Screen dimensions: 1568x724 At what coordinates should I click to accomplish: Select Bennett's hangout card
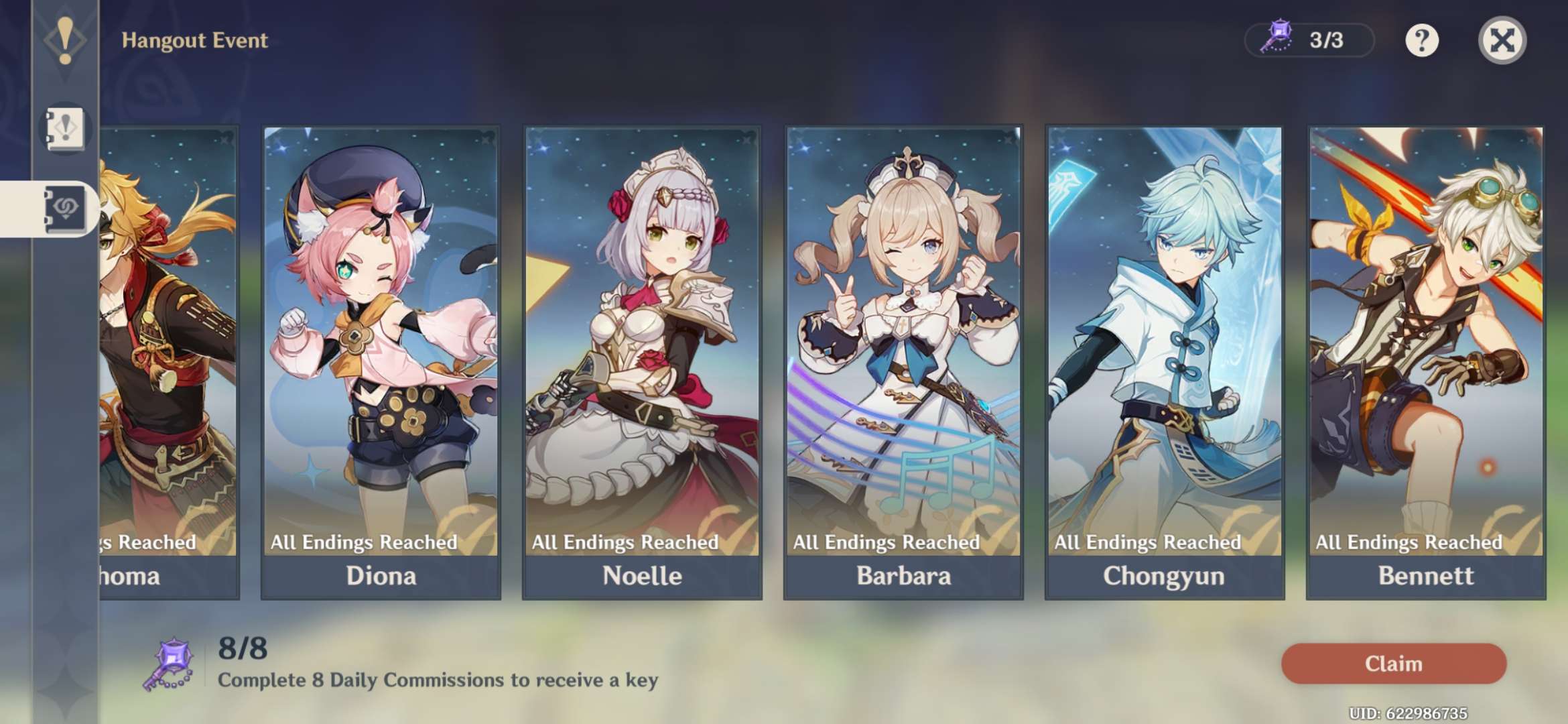pyautogui.click(x=1426, y=362)
